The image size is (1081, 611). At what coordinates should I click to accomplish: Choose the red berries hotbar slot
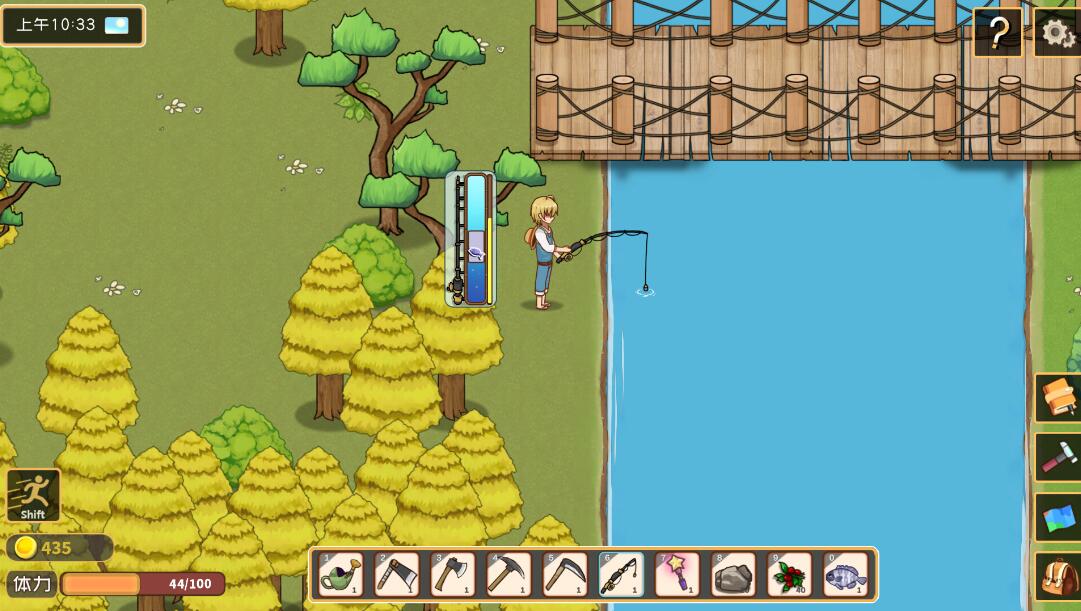(x=789, y=574)
